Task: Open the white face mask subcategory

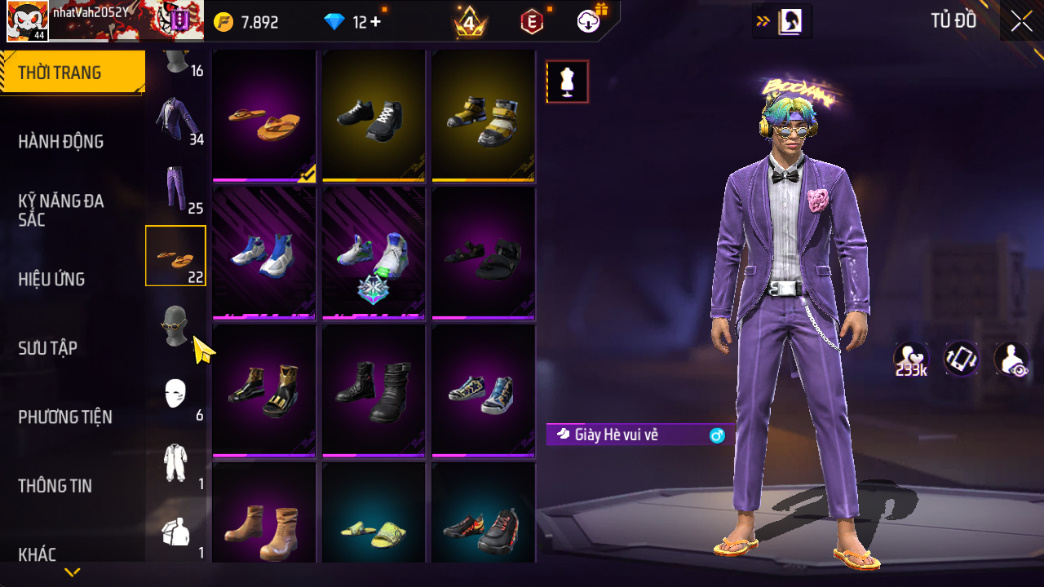Action: (x=177, y=394)
